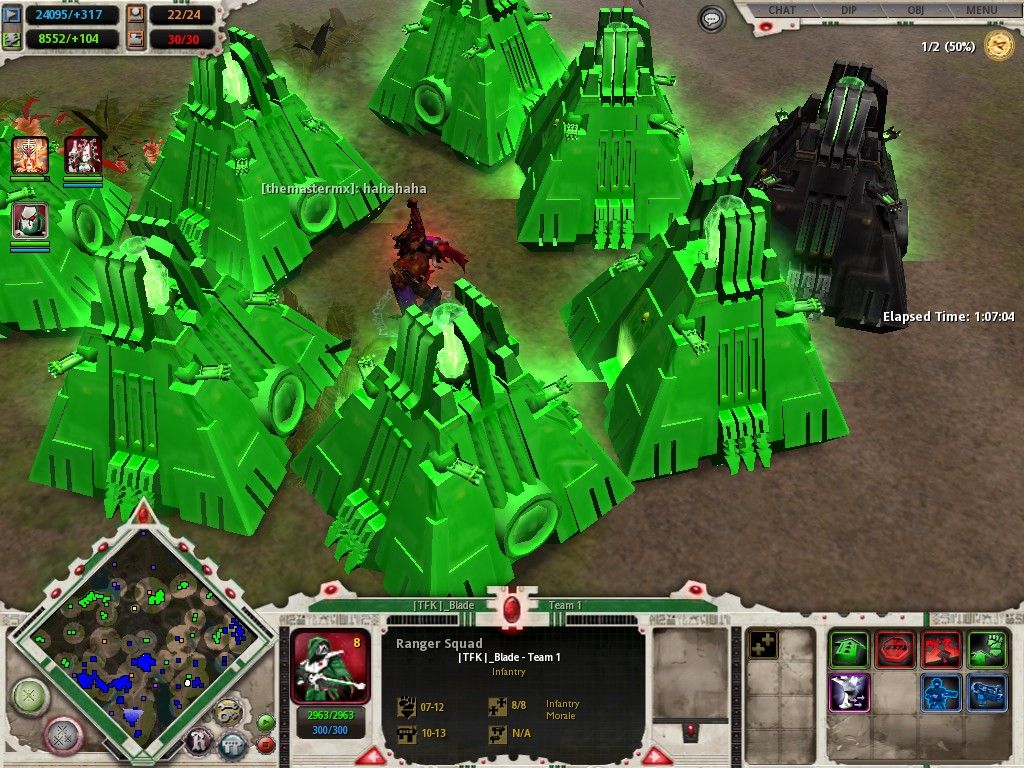The image size is (1024, 768).
Task: Open the DIP diplomacy panel
Action: click(848, 10)
